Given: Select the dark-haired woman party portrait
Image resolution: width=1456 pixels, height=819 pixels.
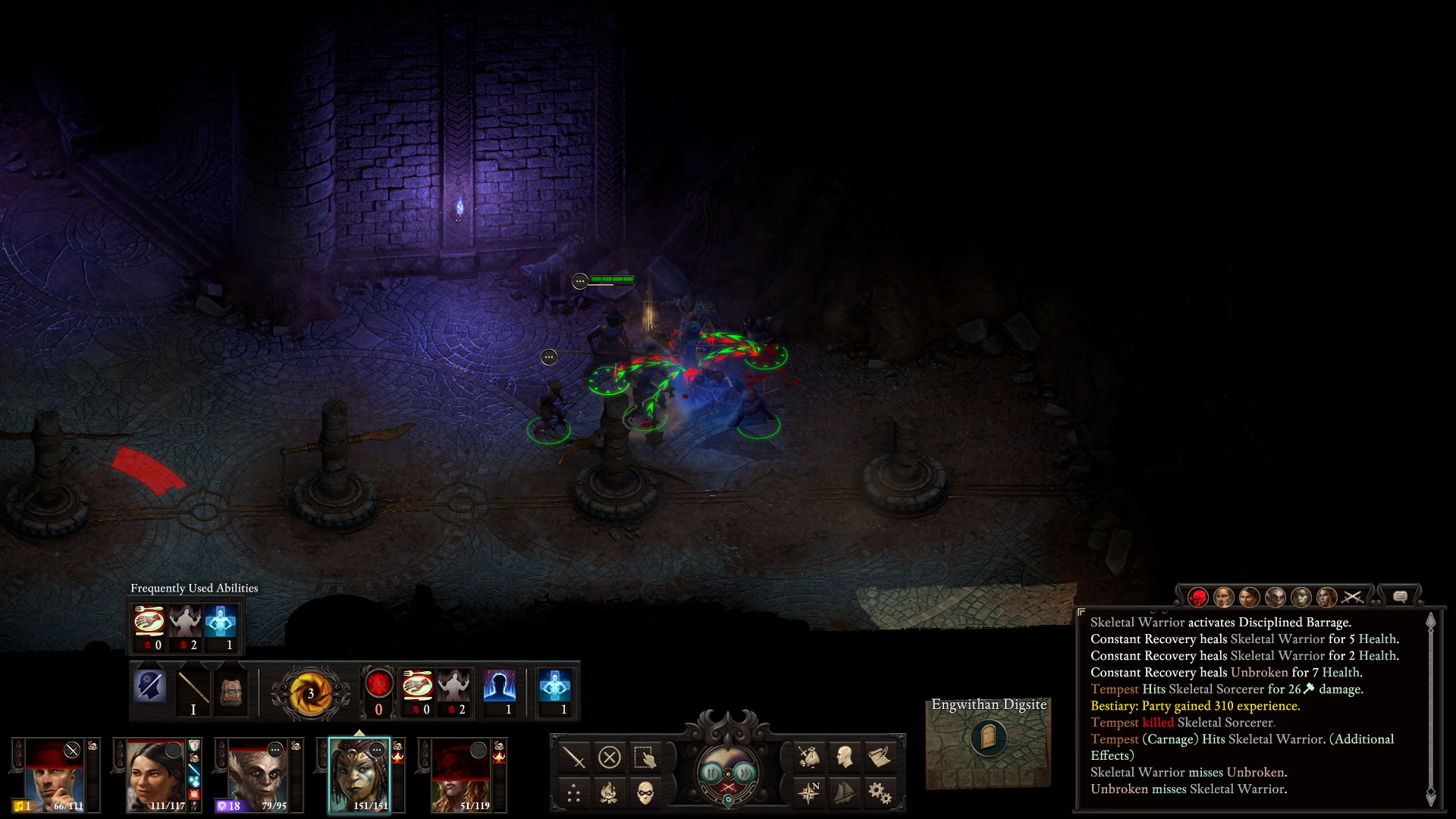Looking at the screenshot, I should [x=155, y=775].
